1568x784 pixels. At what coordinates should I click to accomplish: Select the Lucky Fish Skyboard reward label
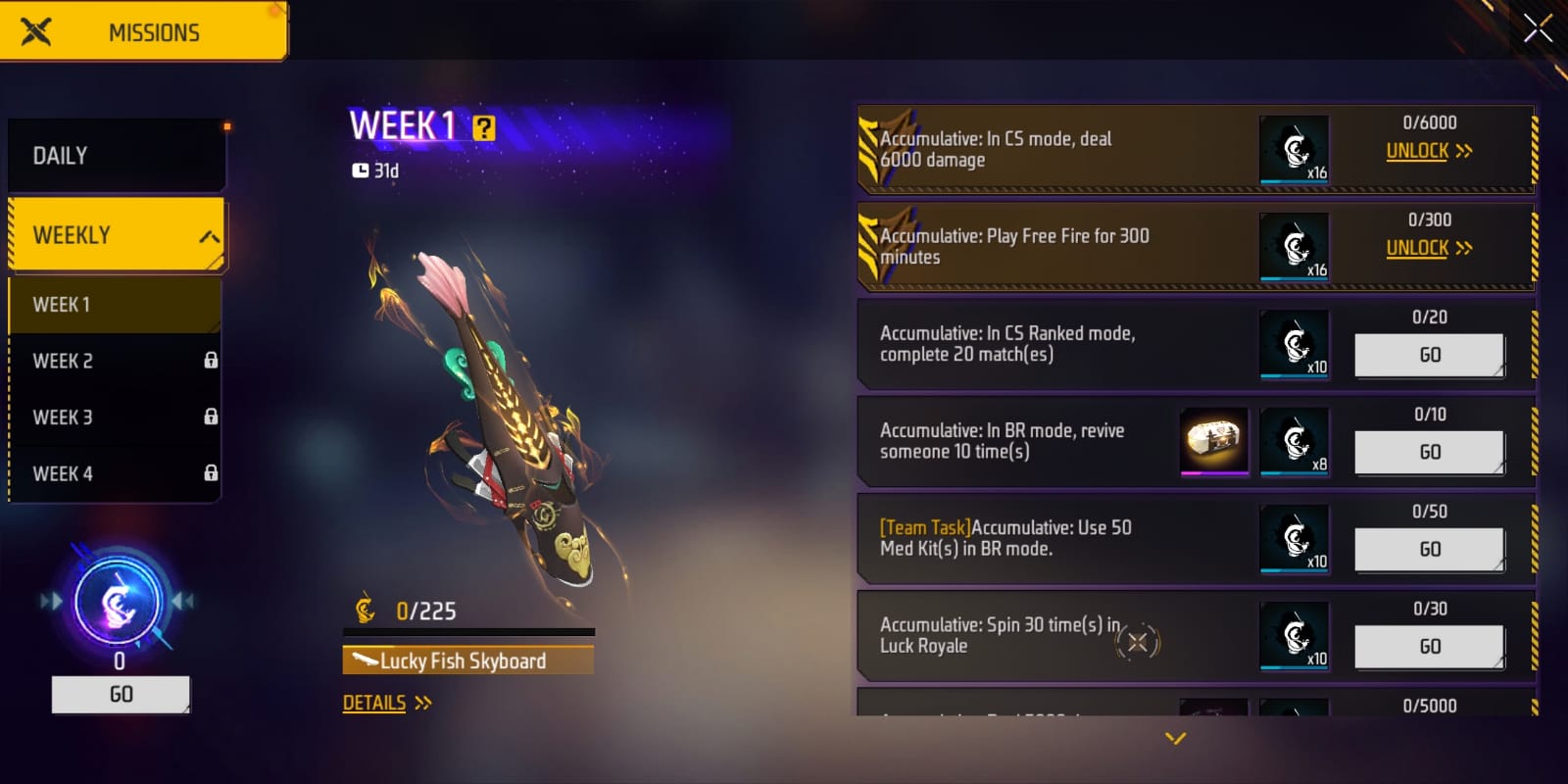467,661
